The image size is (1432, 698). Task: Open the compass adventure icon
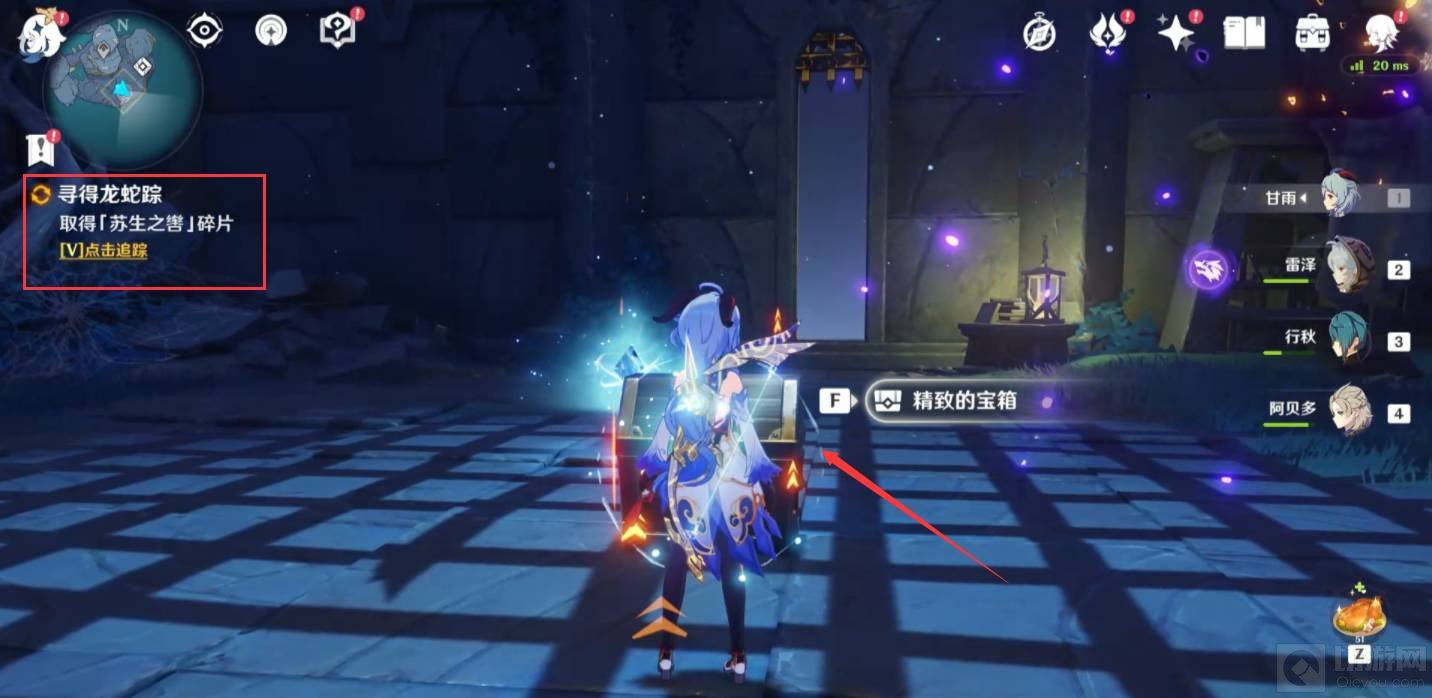[x=1040, y=33]
